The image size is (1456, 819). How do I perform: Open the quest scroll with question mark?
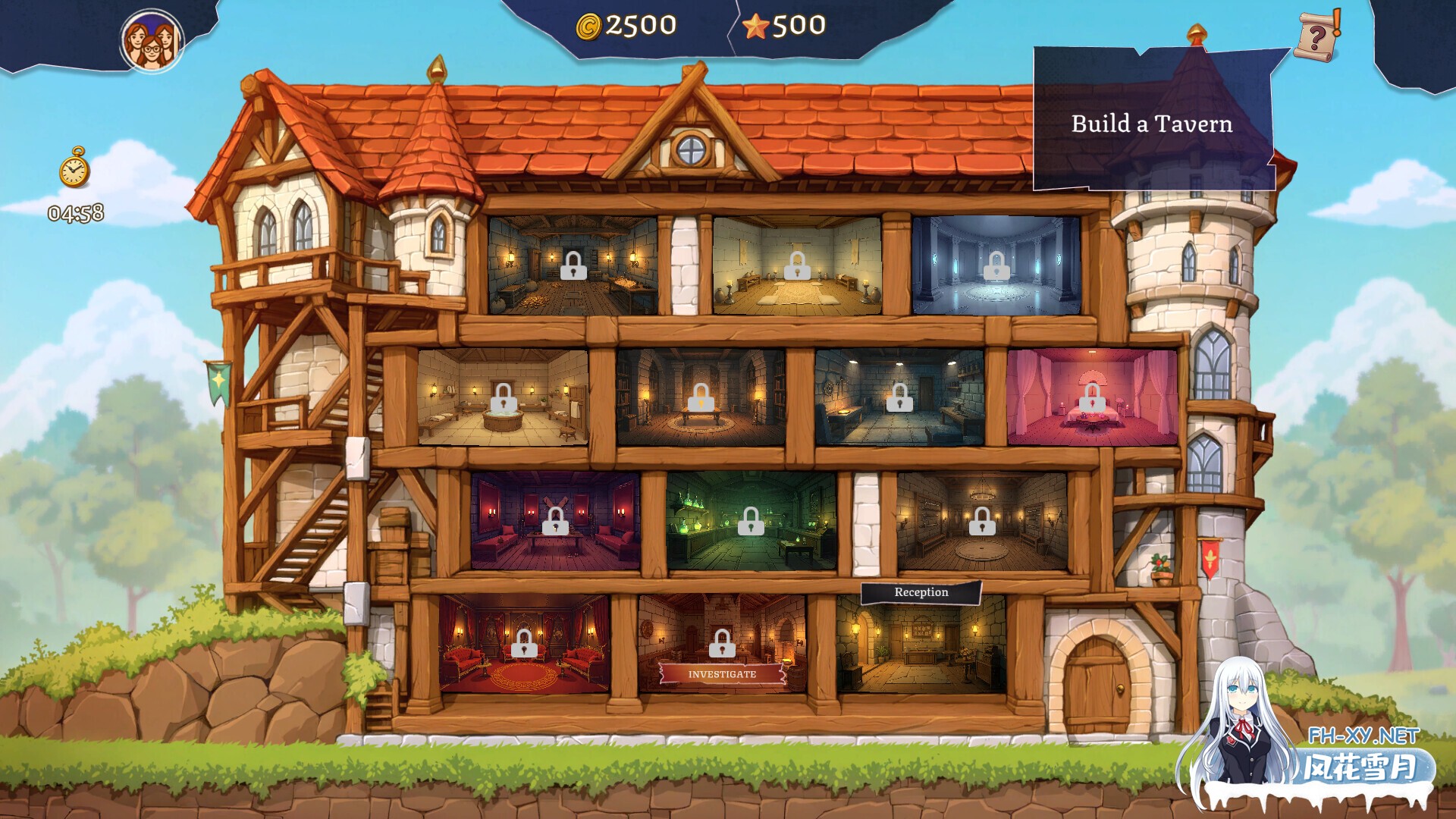pyautogui.click(x=1317, y=36)
